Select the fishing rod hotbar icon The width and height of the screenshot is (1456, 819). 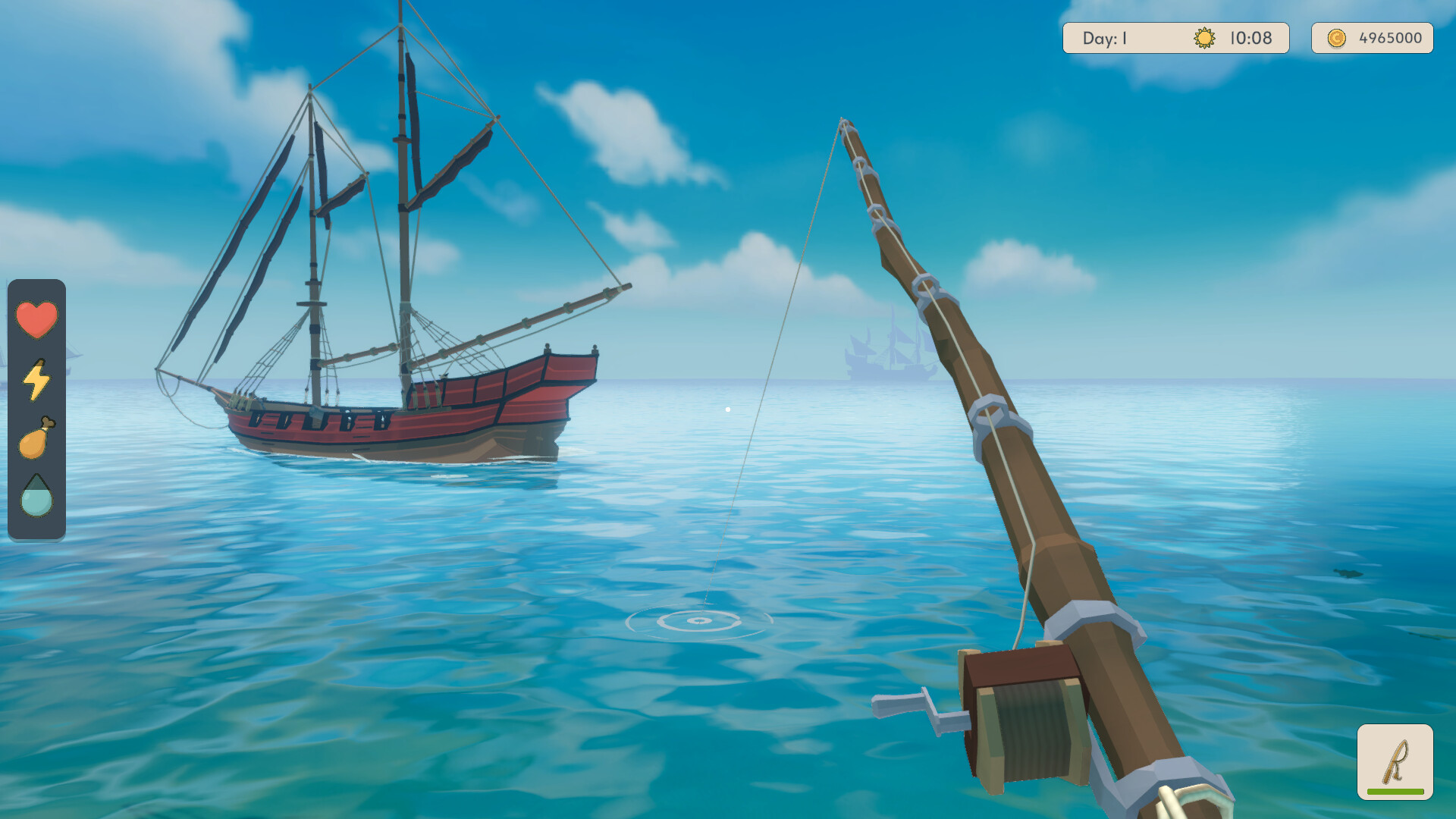tap(1397, 758)
